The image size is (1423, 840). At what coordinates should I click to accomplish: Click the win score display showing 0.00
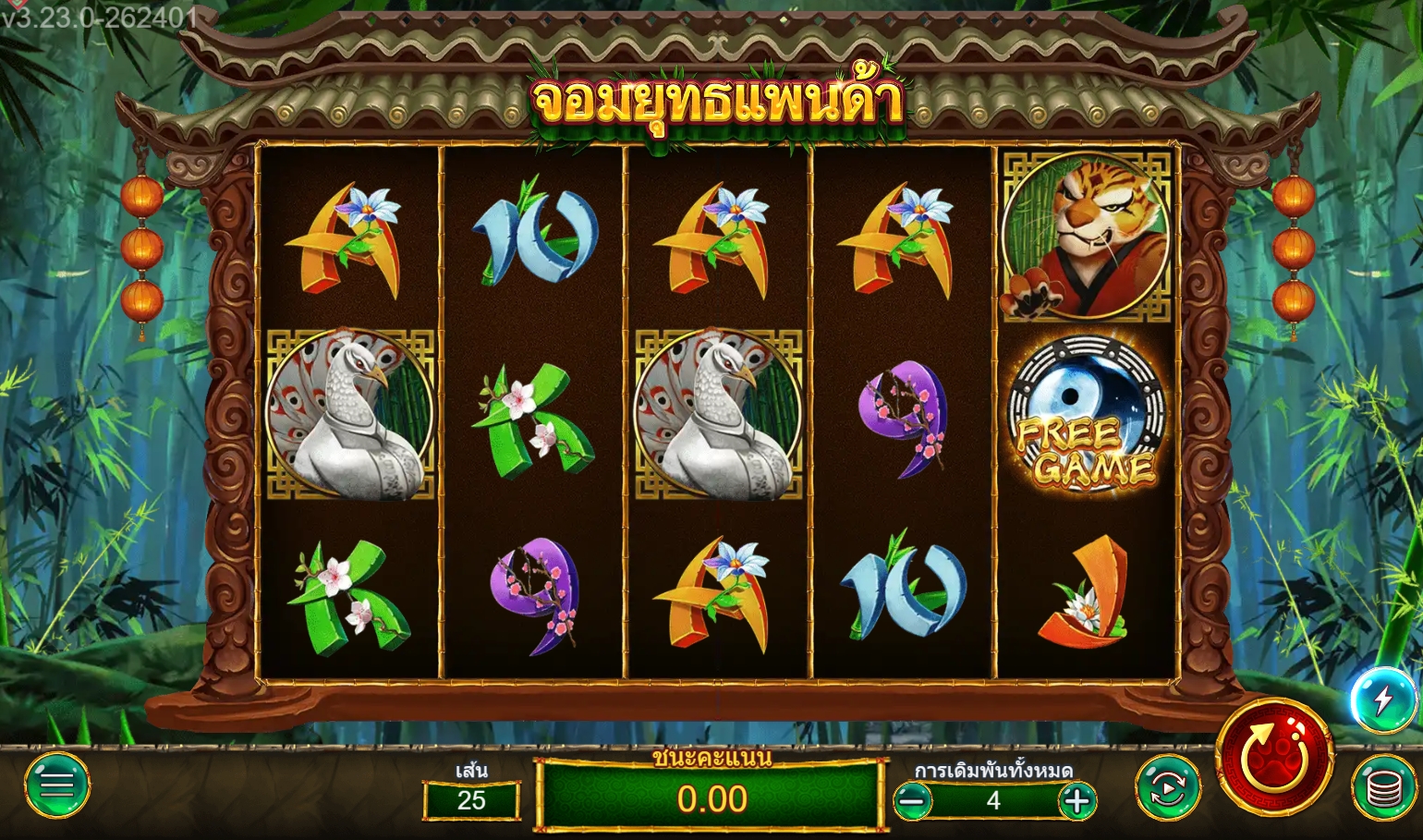tap(711, 797)
